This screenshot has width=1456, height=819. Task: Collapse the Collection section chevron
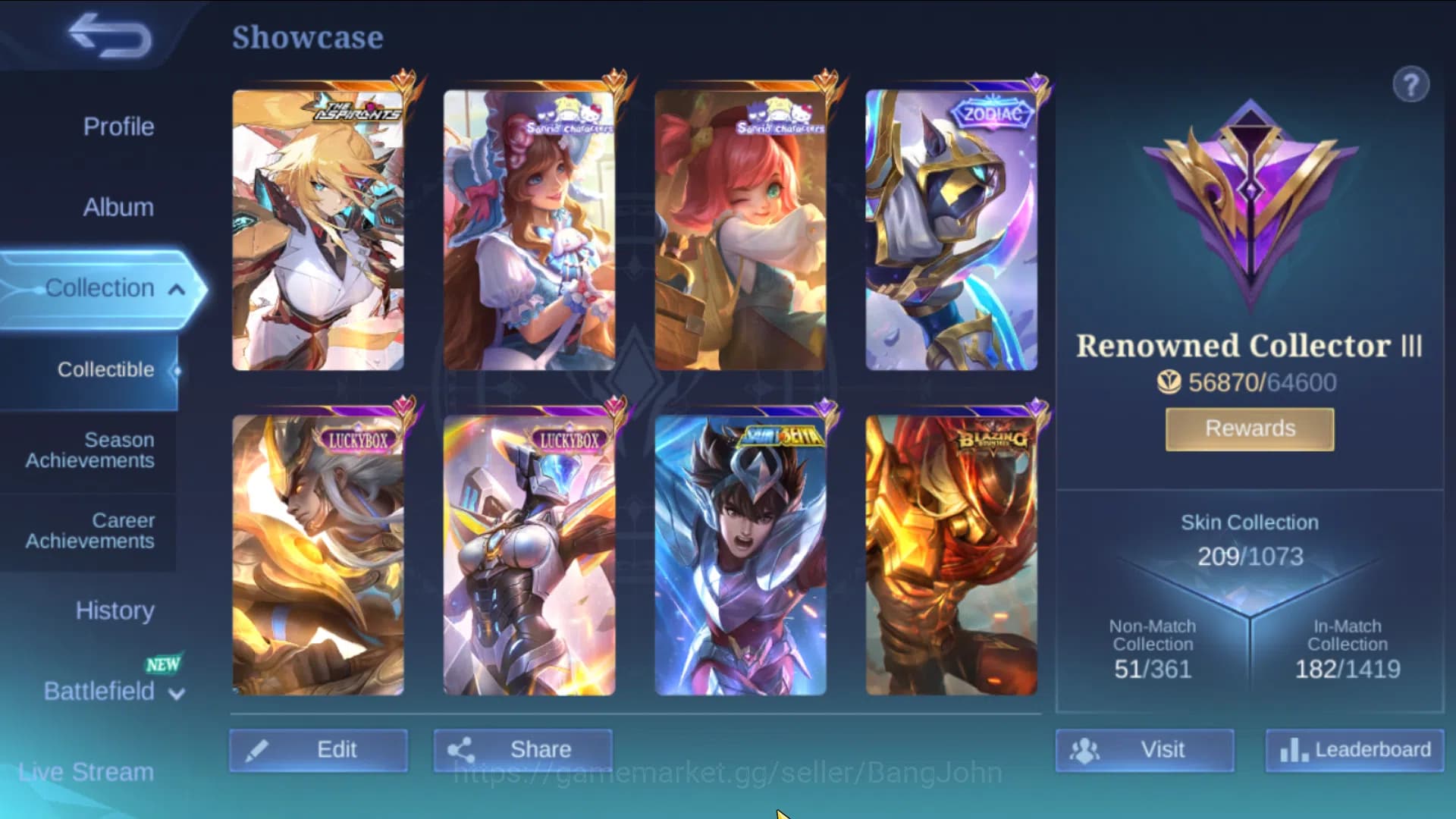[x=177, y=291]
